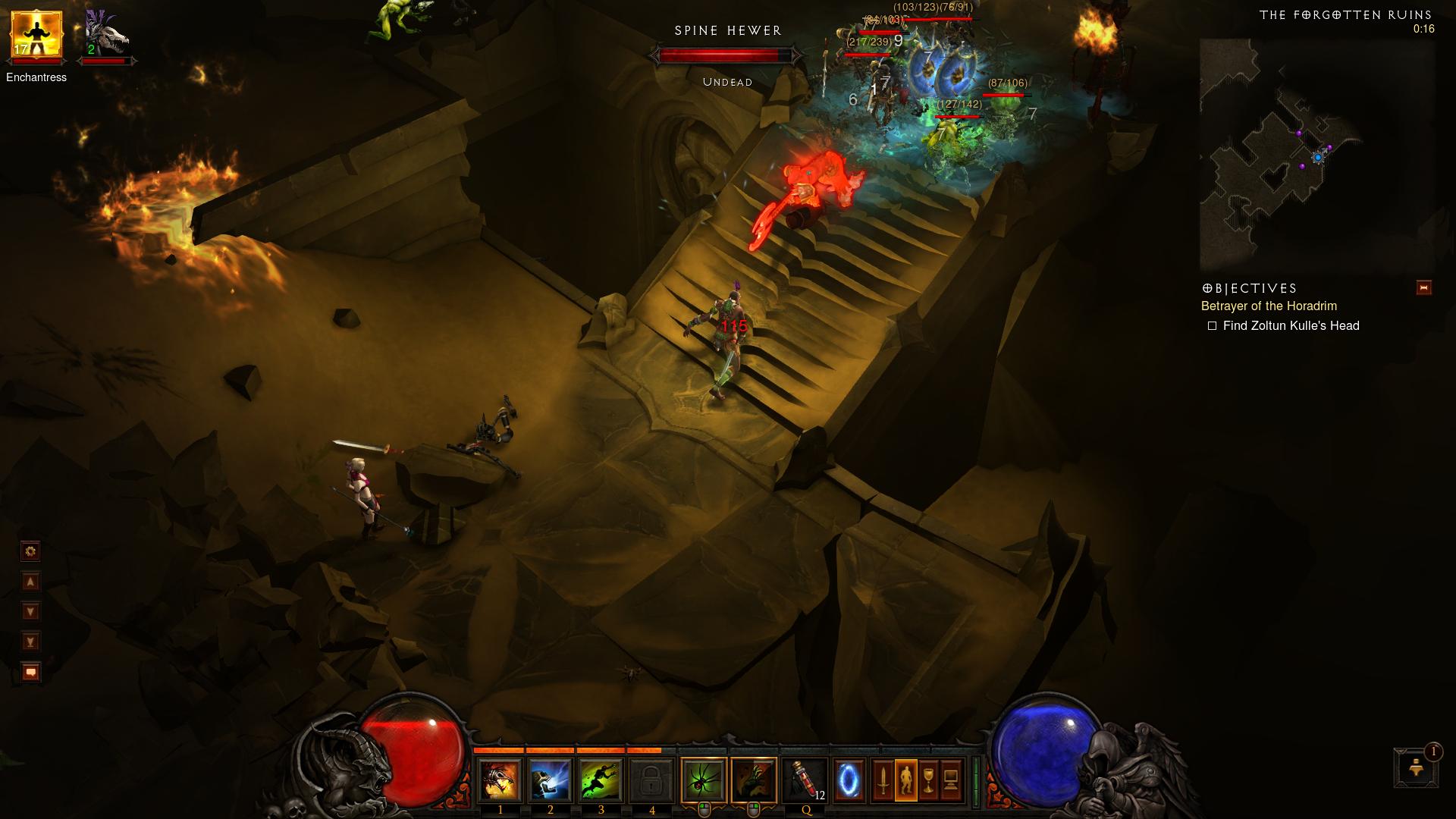This screenshot has height=819, width=1456.
Task: Open the notification icon with badge 1
Action: point(1416,768)
